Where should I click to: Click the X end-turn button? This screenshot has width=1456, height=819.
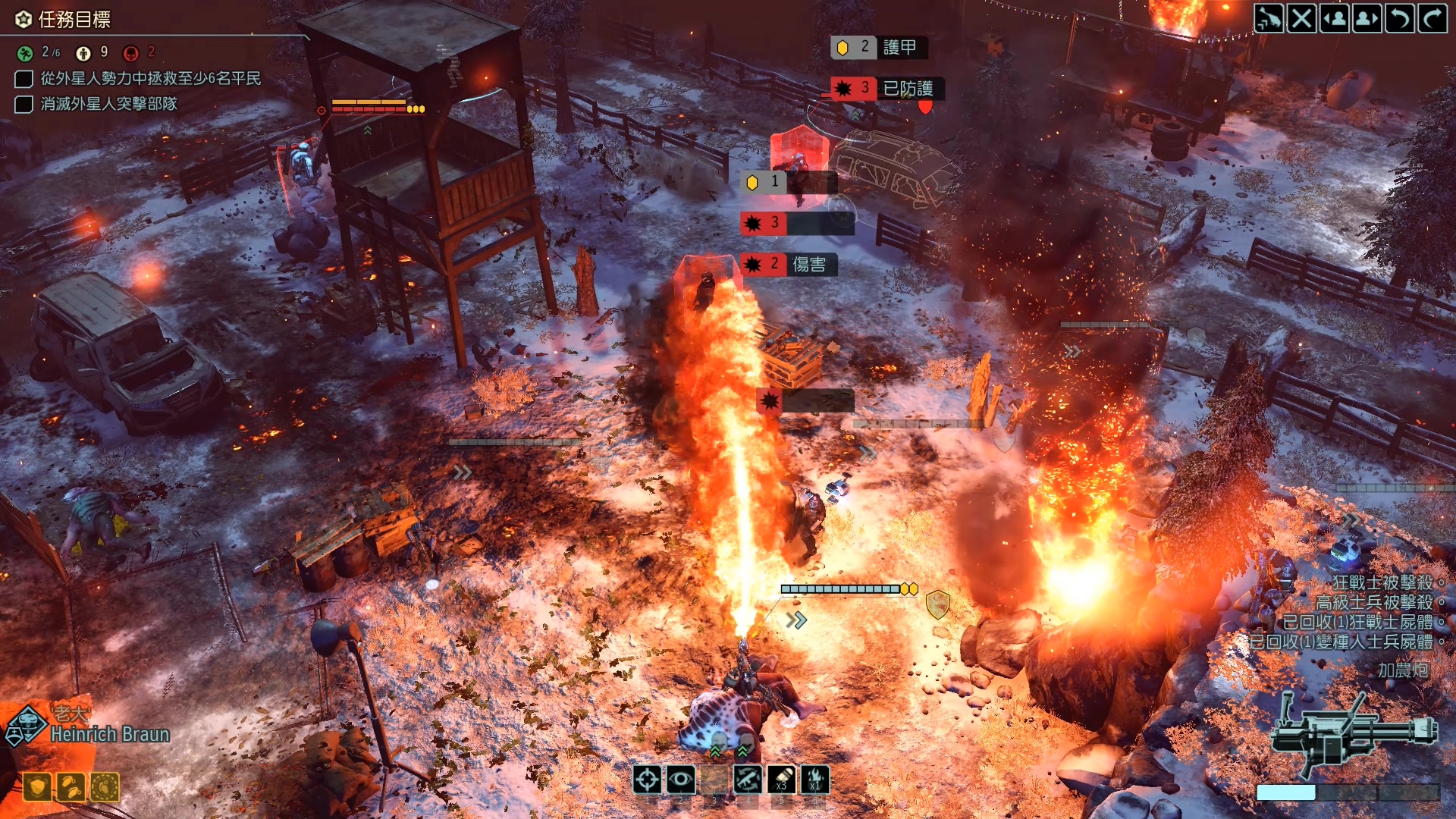pos(1301,18)
